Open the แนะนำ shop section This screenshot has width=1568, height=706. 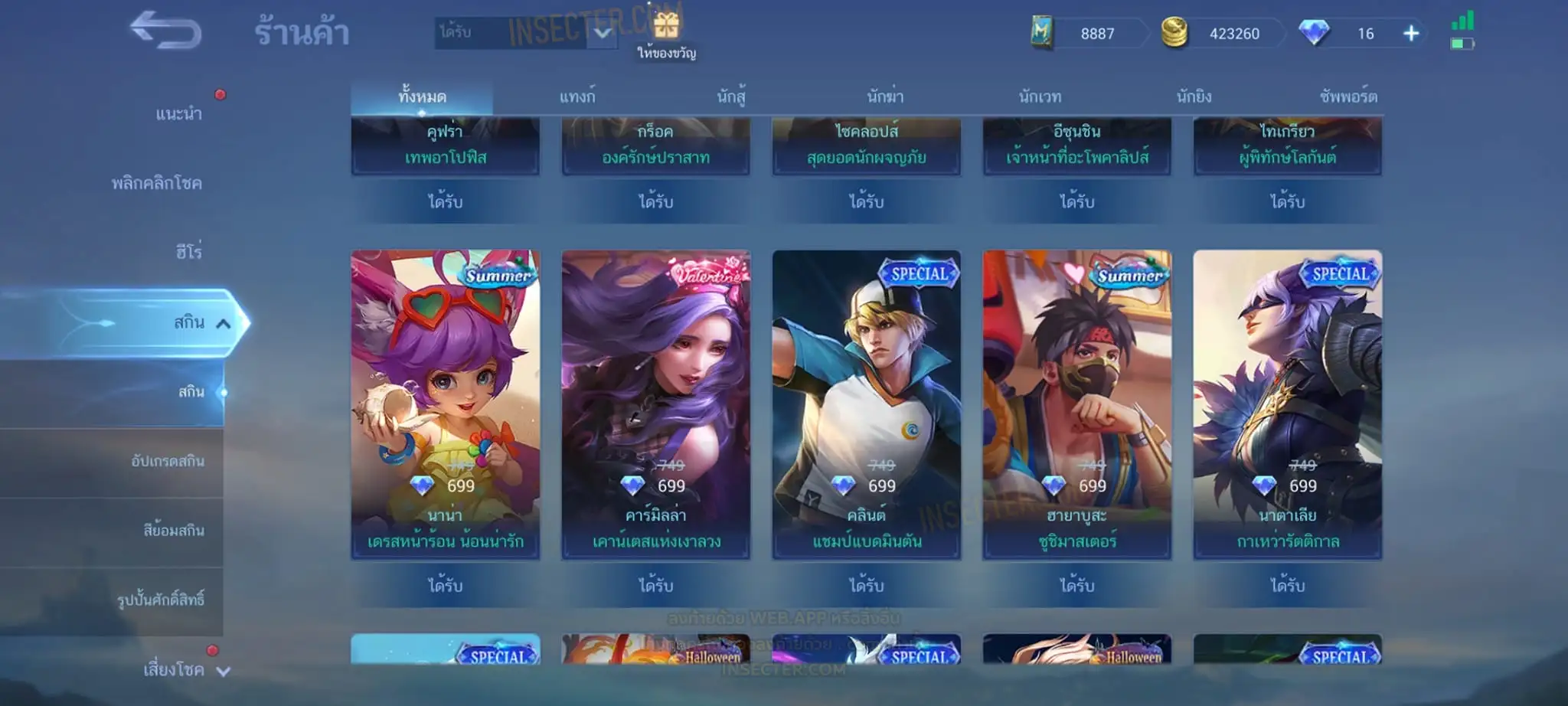178,114
